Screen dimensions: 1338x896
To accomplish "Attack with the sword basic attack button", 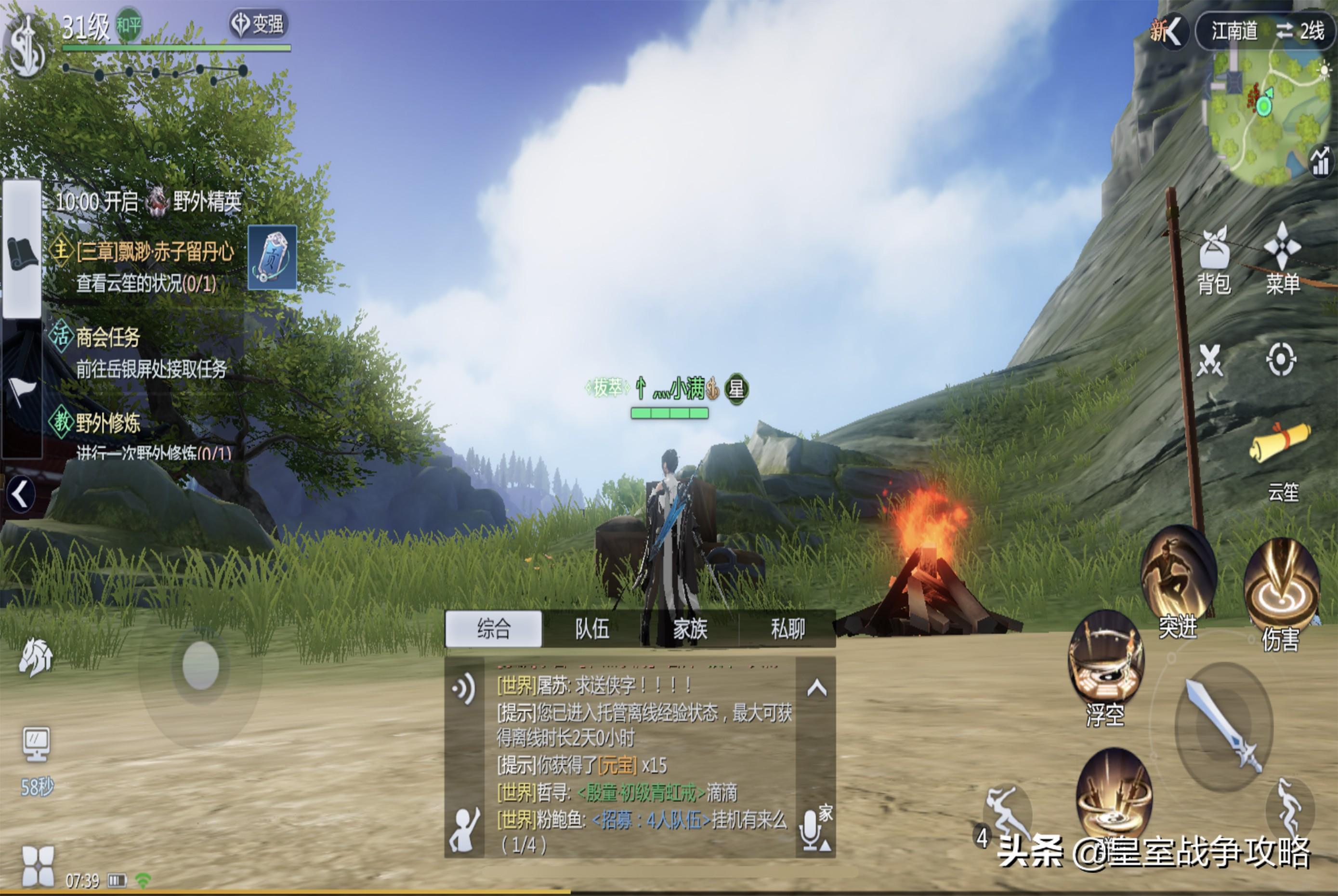I will (1223, 726).
